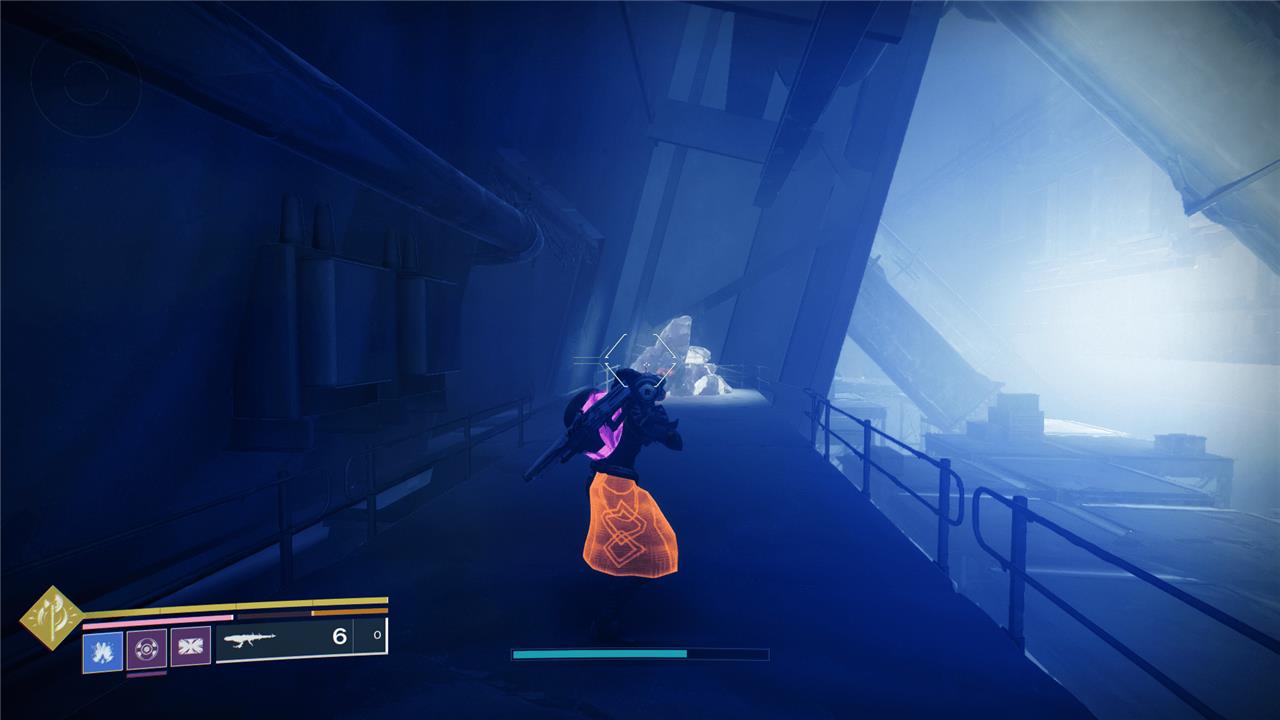1280x720 pixels.
Task: Use the purple circular rift ability icon
Action: pos(147,648)
